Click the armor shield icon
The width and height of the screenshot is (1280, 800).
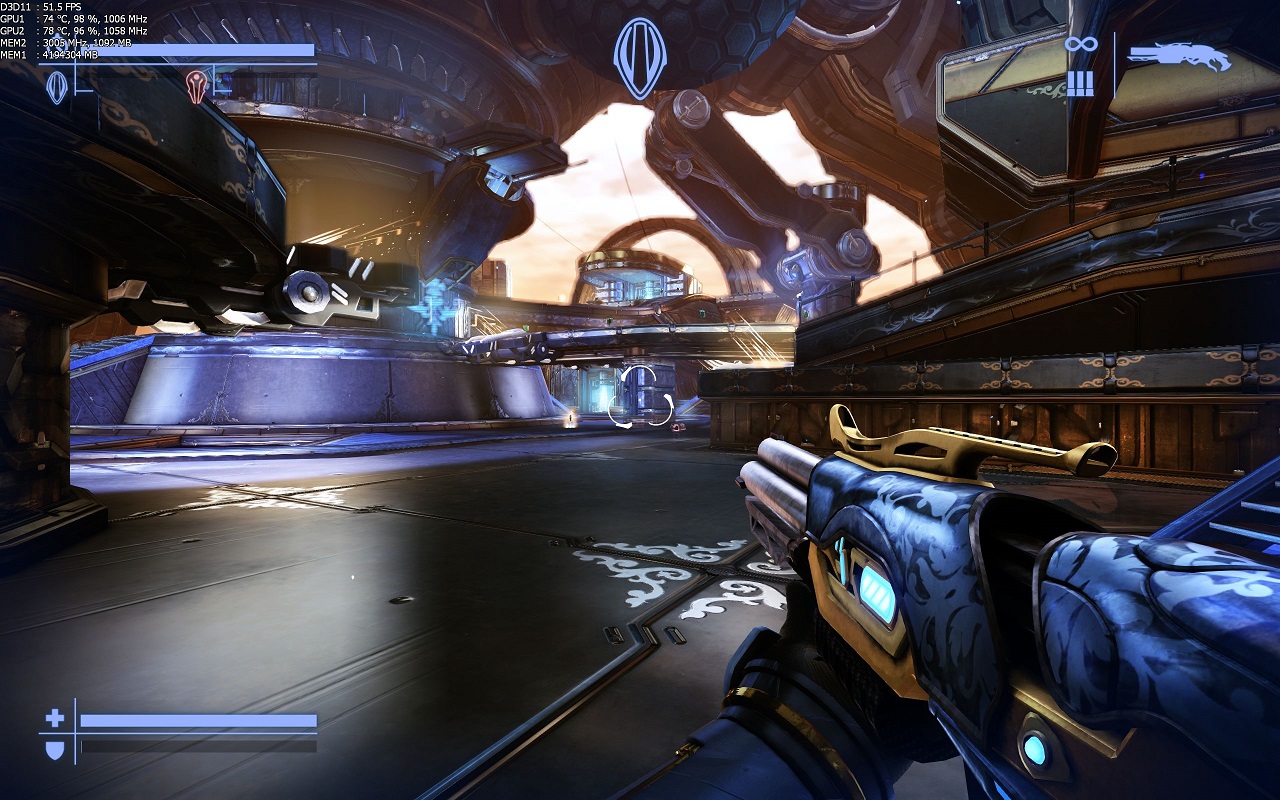click(x=55, y=748)
